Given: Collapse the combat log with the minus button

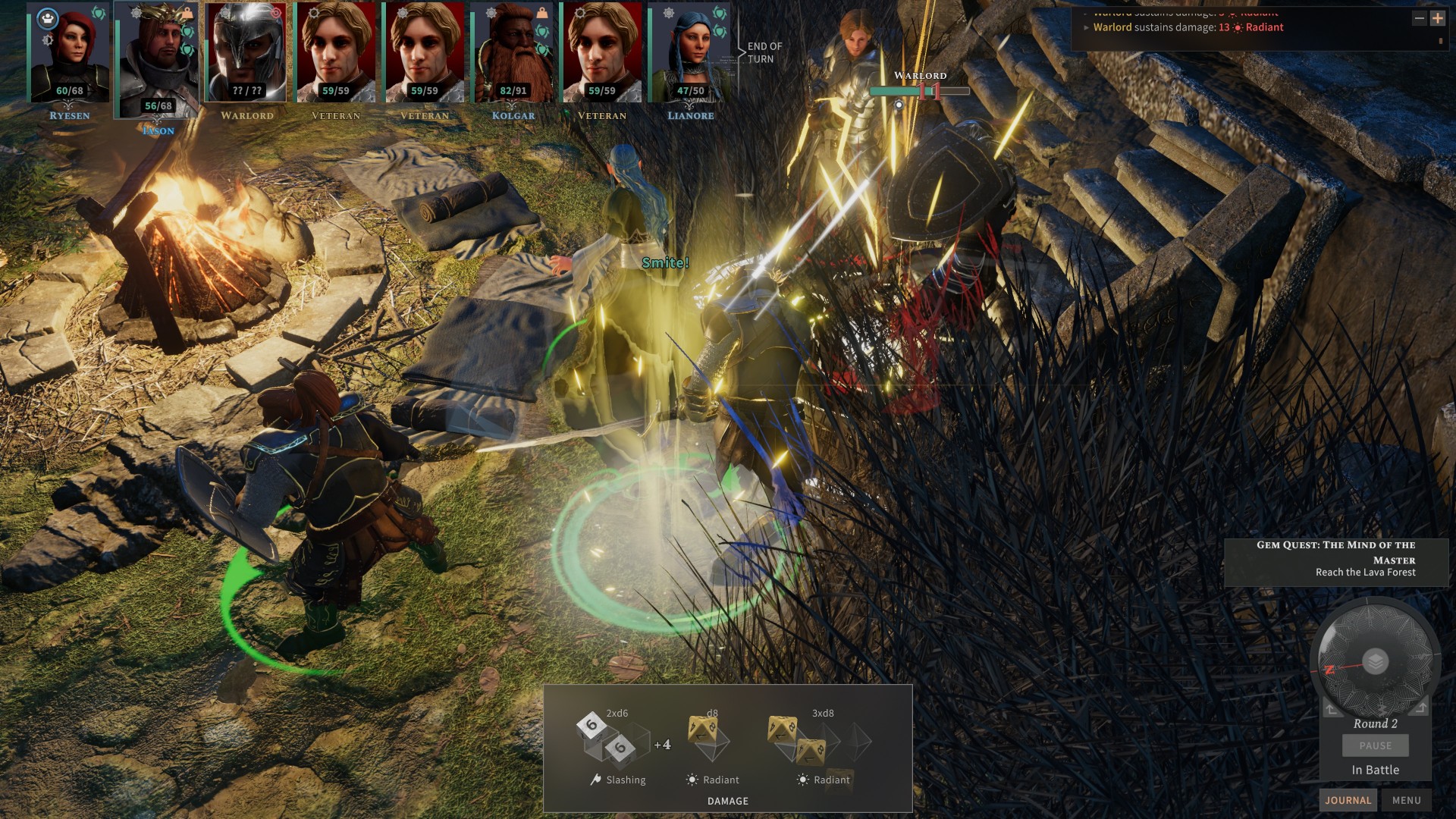Looking at the screenshot, I should (x=1419, y=18).
